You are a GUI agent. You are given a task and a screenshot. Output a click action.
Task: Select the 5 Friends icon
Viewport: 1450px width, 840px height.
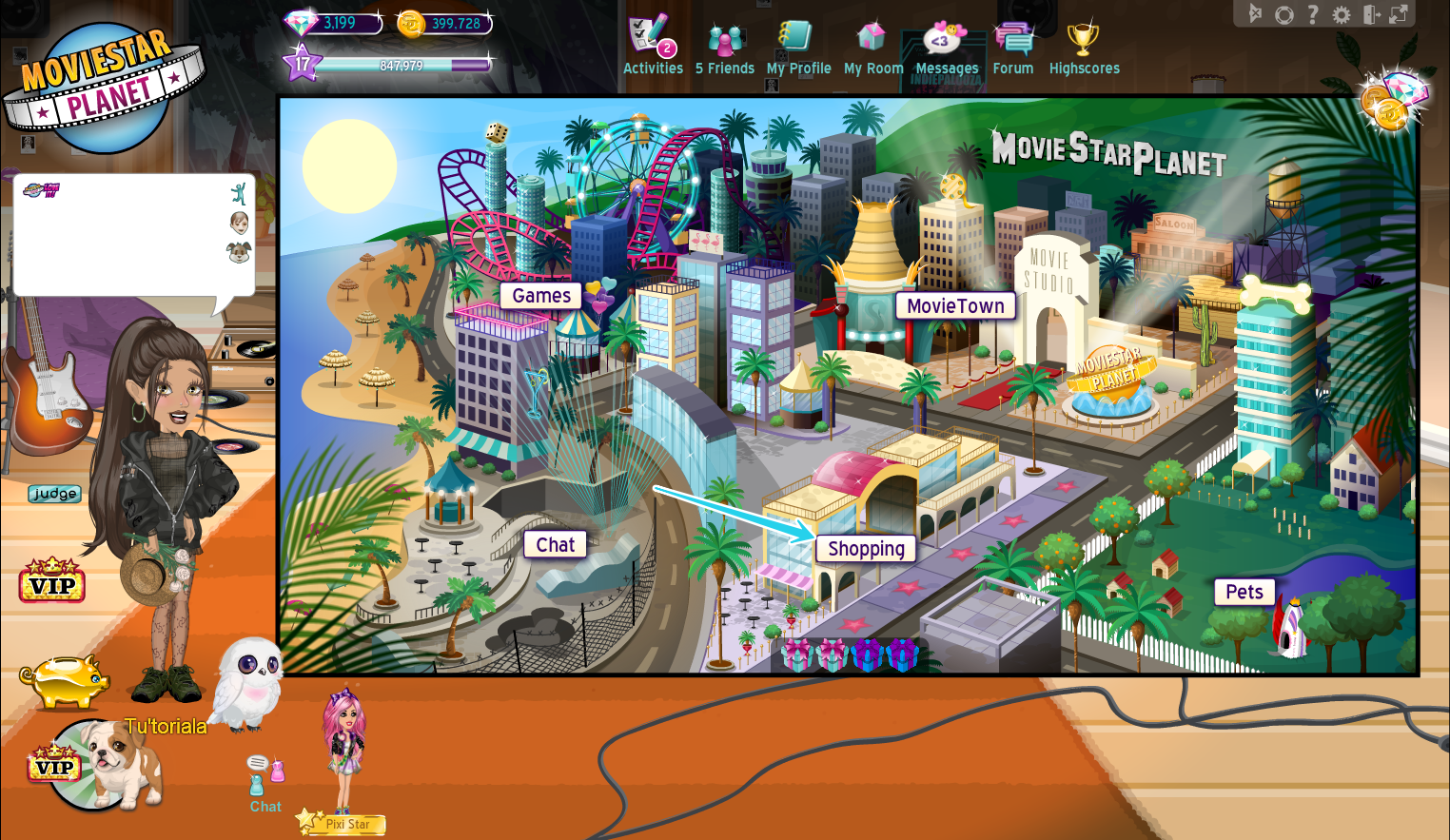(725, 40)
